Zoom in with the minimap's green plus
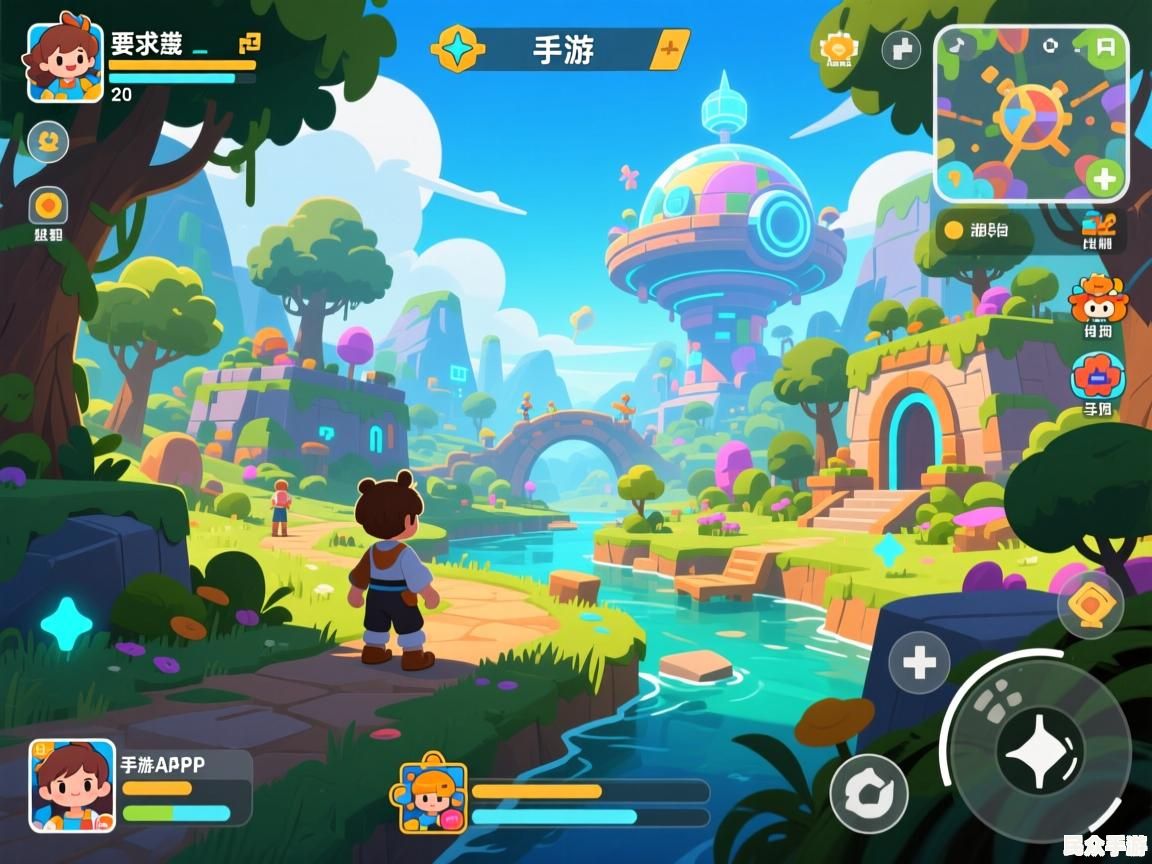Image resolution: width=1152 pixels, height=864 pixels. click(x=1103, y=181)
